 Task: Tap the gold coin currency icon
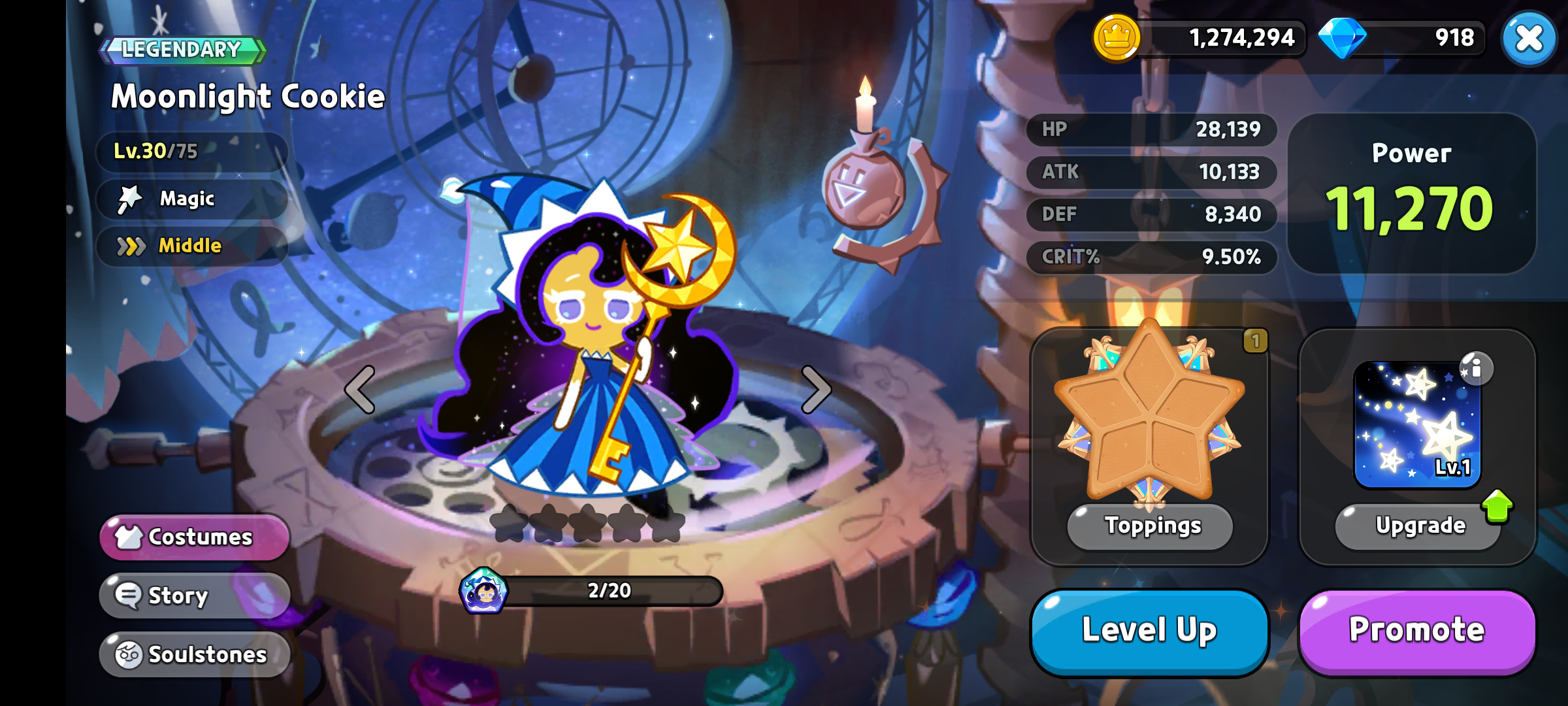1117,38
